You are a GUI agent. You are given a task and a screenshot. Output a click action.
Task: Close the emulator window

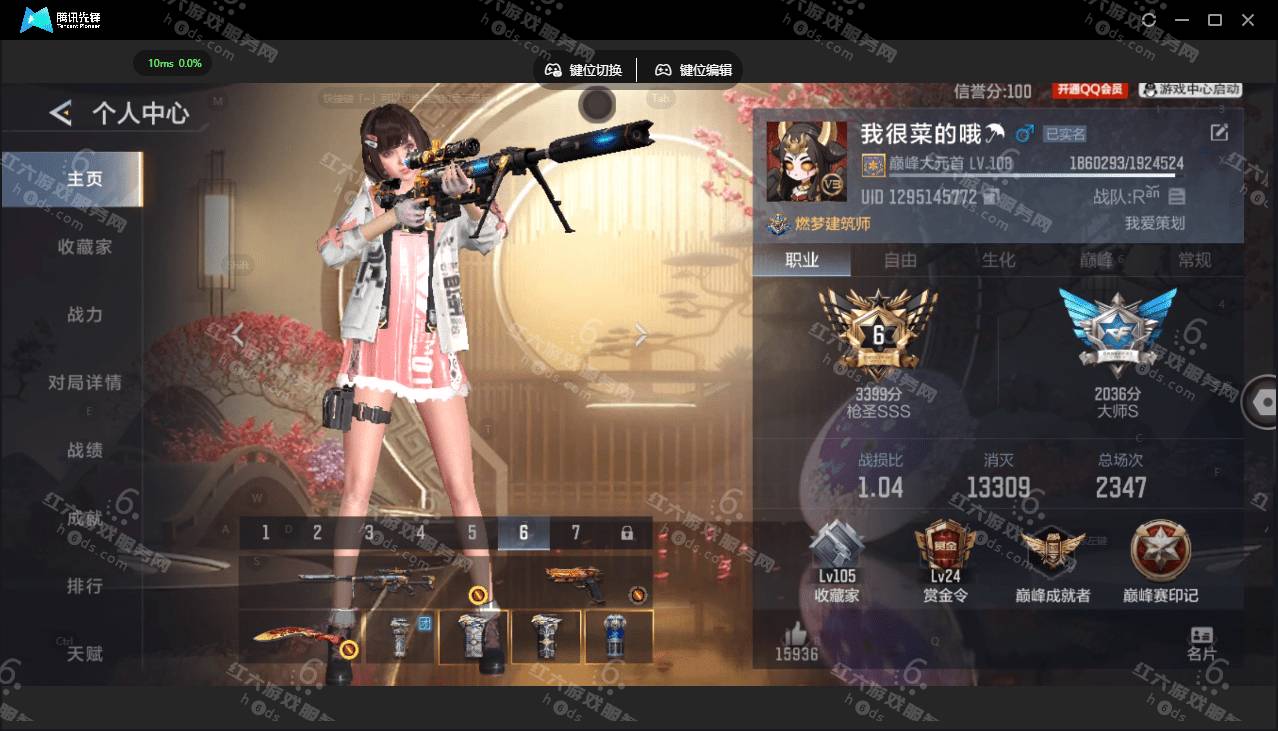[1248, 20]
